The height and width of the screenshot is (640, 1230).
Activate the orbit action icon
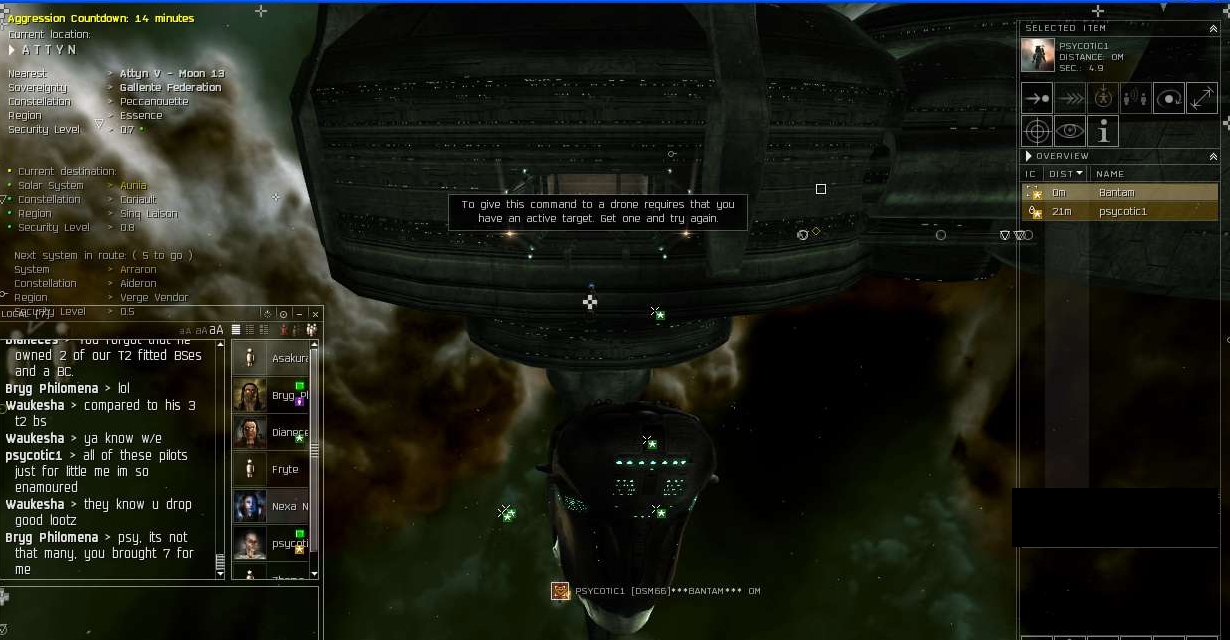(1168, 98)
